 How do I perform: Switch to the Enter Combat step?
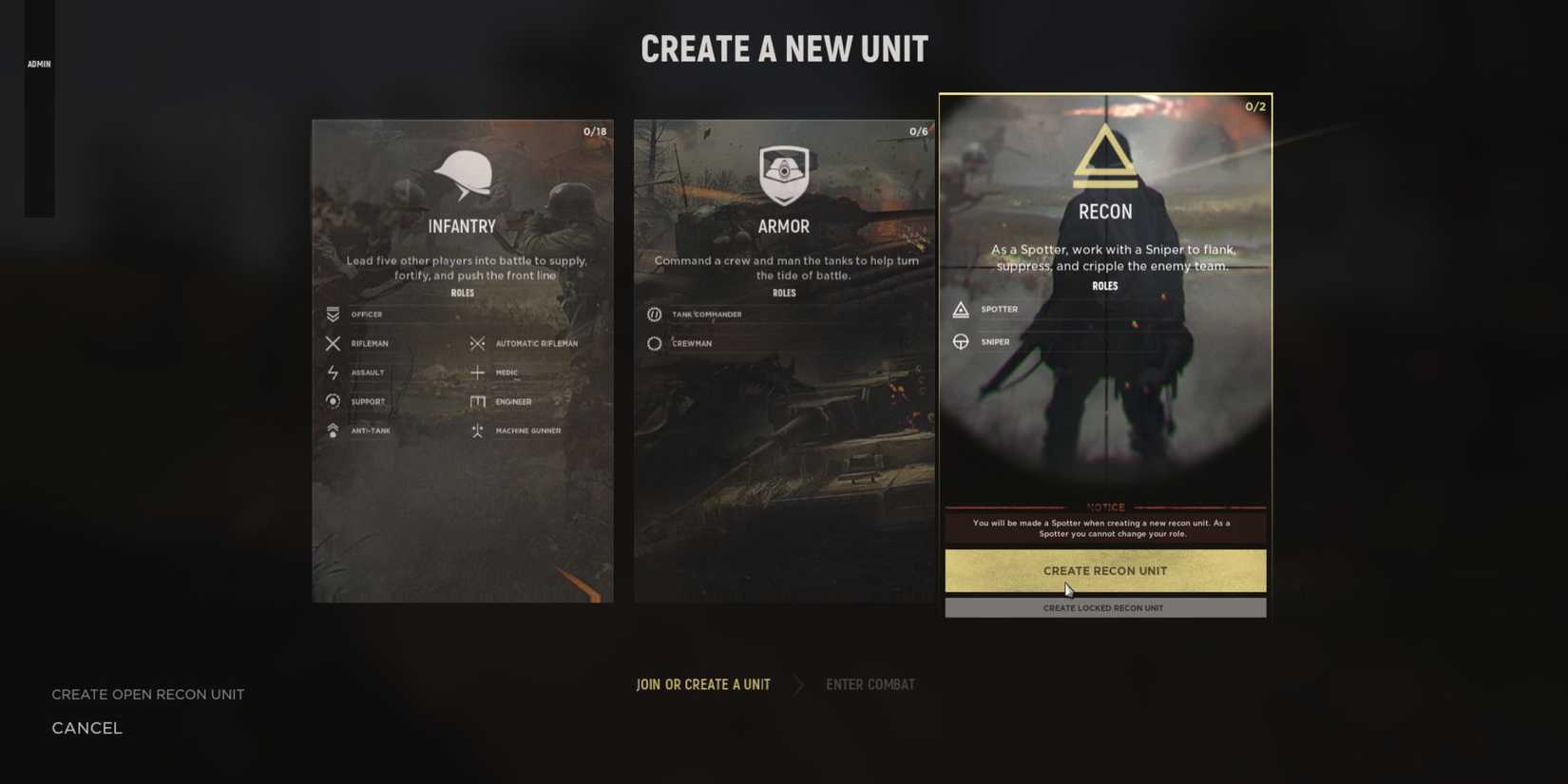coord(870,683)
